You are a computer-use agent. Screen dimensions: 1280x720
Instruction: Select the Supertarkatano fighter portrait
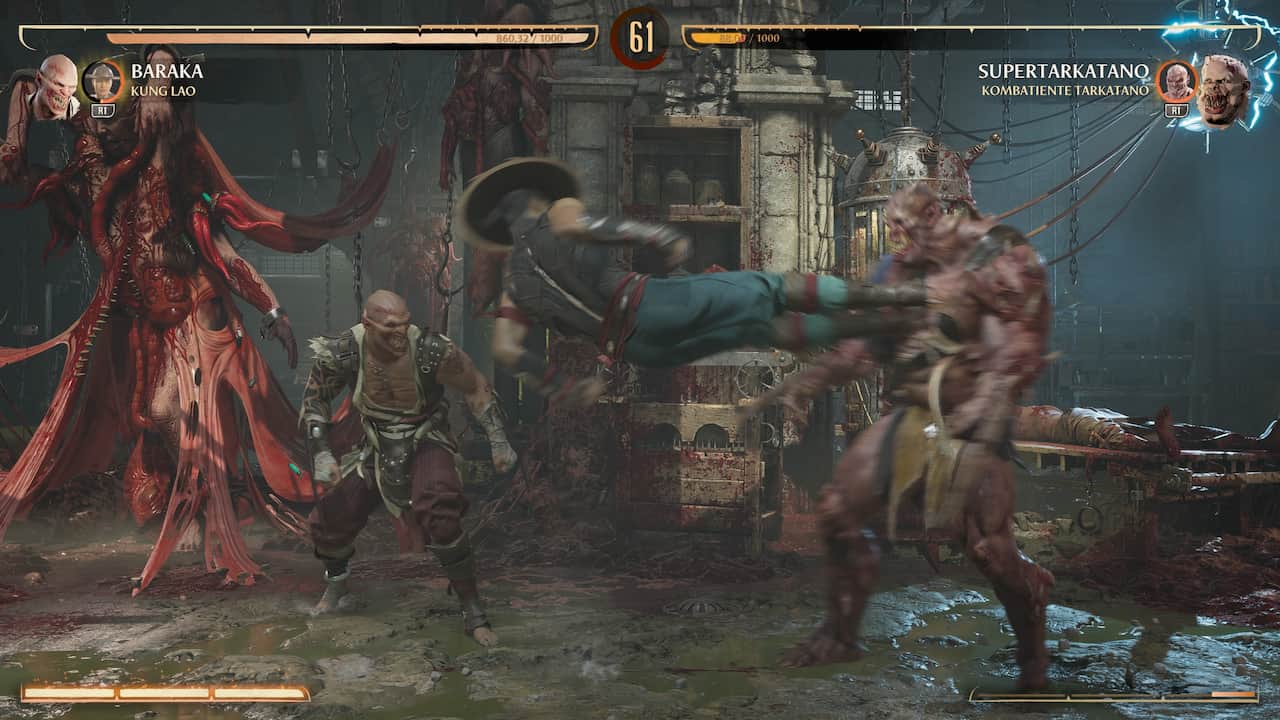(1224, 88)
